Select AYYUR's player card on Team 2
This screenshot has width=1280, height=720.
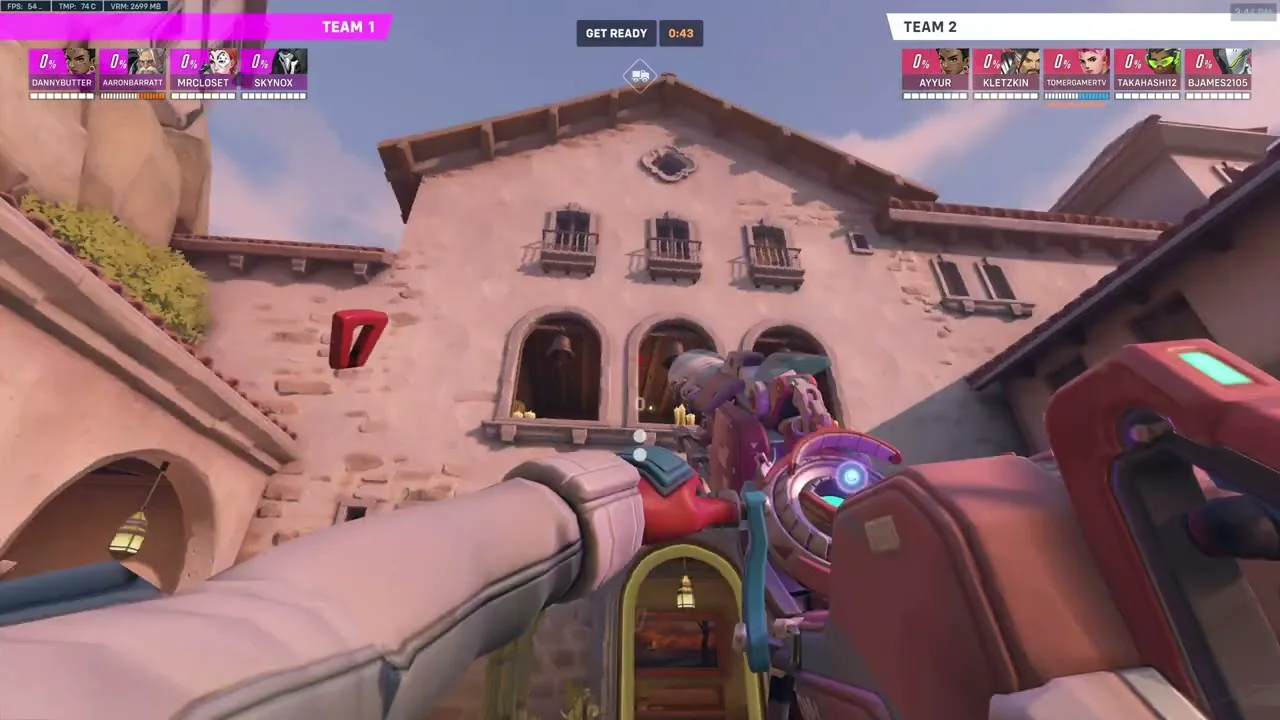click(x=935, y=72)
